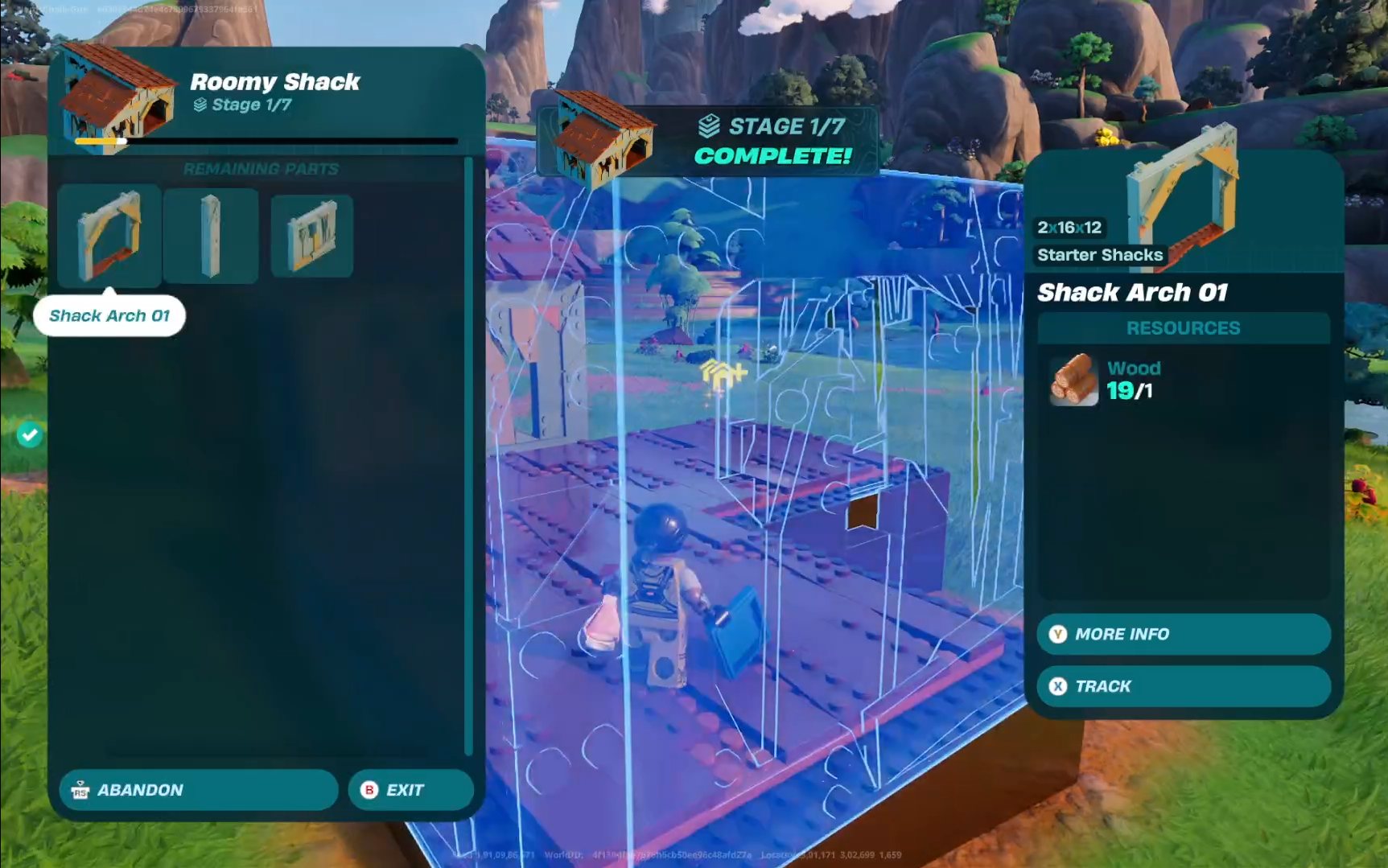Track the Shack Arch 01 resources
1388x868 pixels.
click(1183, 686)
